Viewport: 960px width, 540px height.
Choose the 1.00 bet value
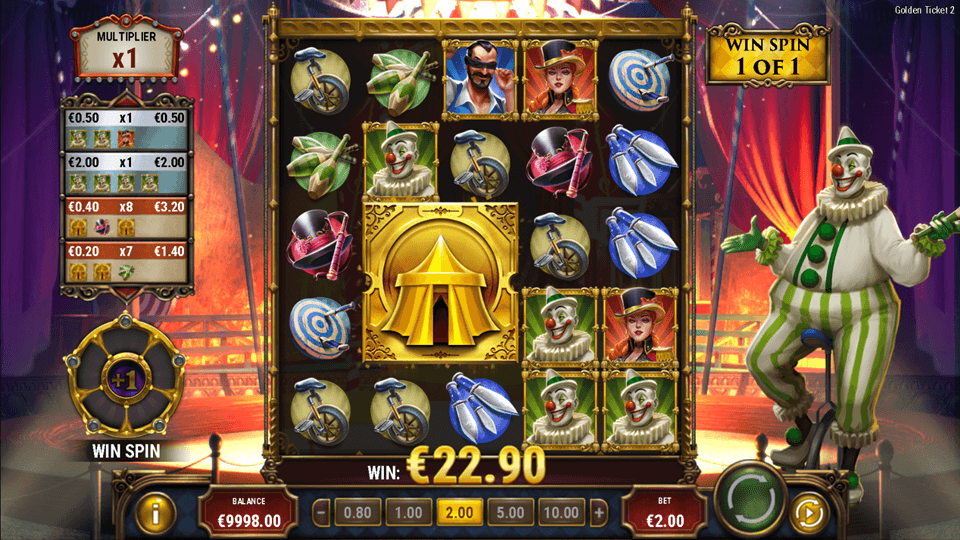(x=408, y=513)
